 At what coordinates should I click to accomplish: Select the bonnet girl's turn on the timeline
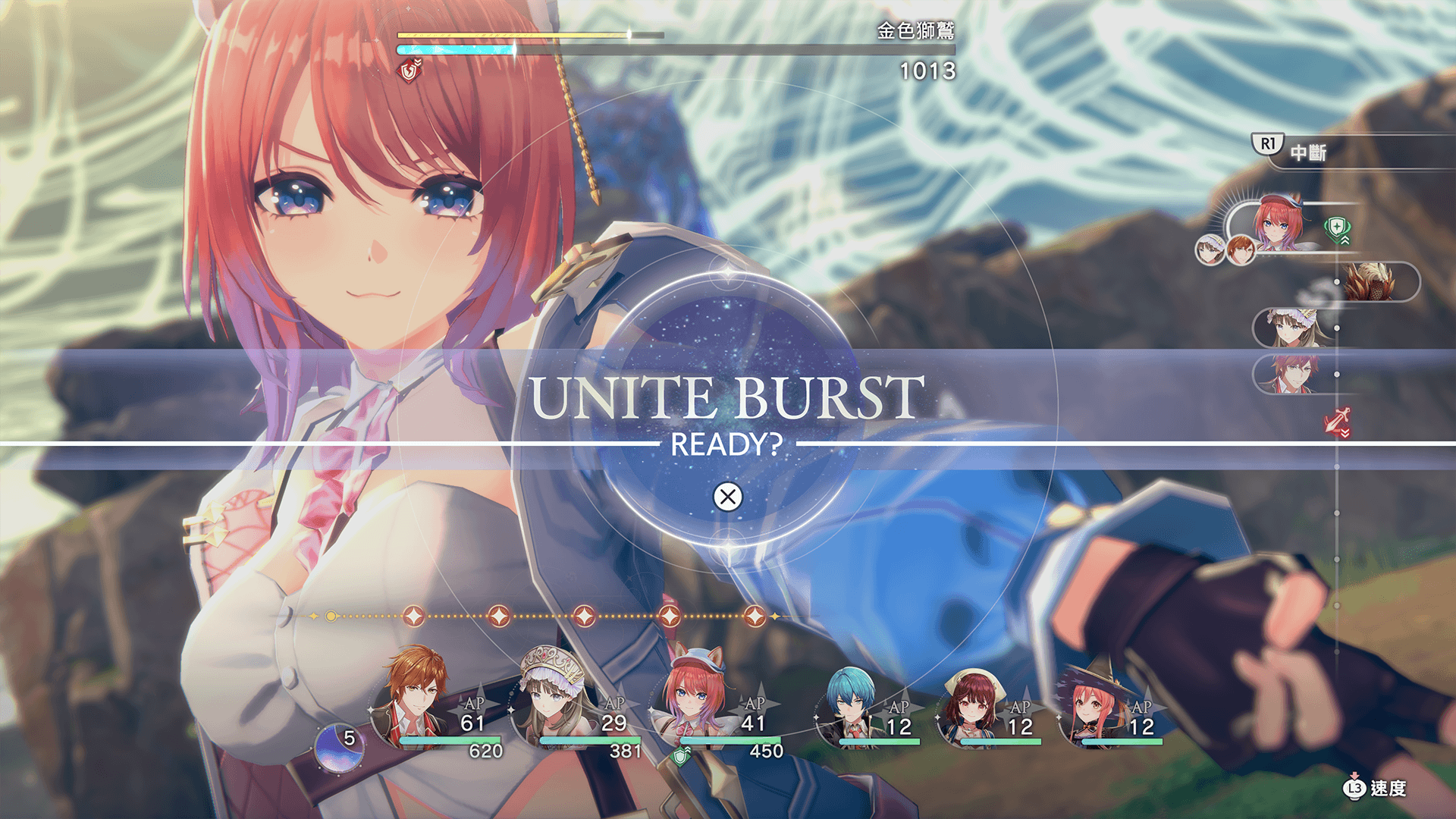(1292, 328)
